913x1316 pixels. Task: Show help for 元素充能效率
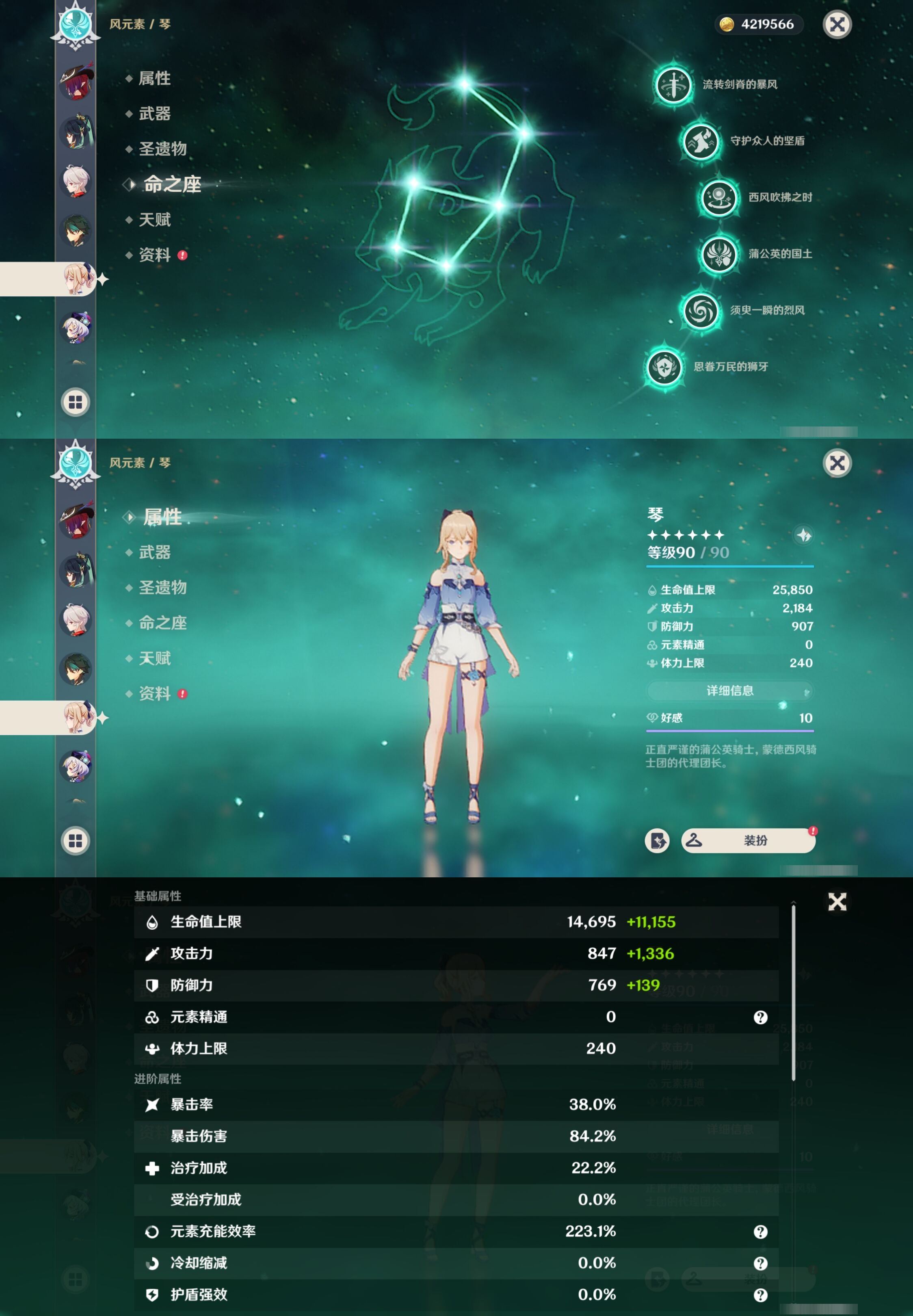760,1232
